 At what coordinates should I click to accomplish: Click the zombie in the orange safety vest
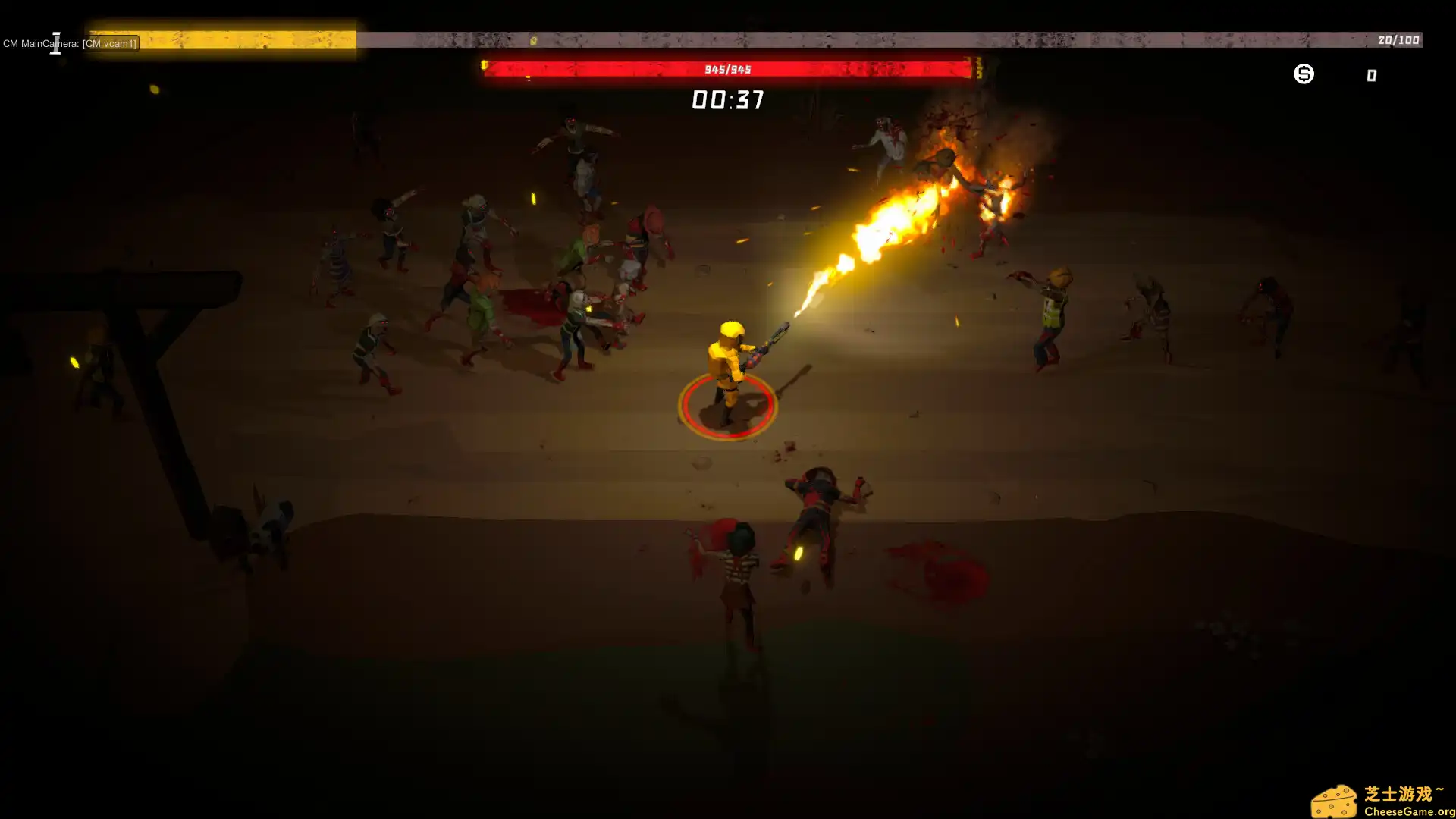point(1054,311)
